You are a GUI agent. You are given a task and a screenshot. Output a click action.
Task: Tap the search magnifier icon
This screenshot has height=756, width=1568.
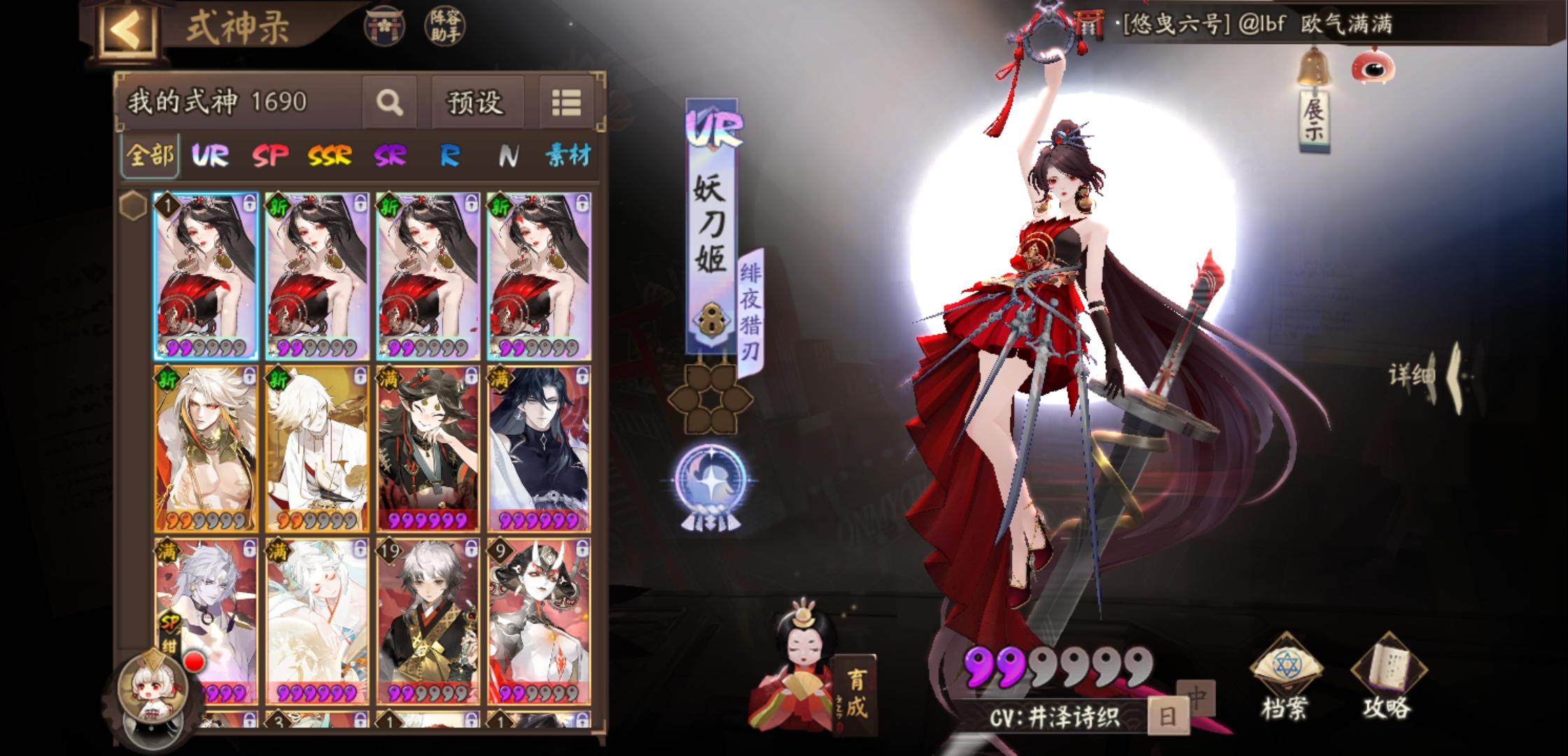388,100
